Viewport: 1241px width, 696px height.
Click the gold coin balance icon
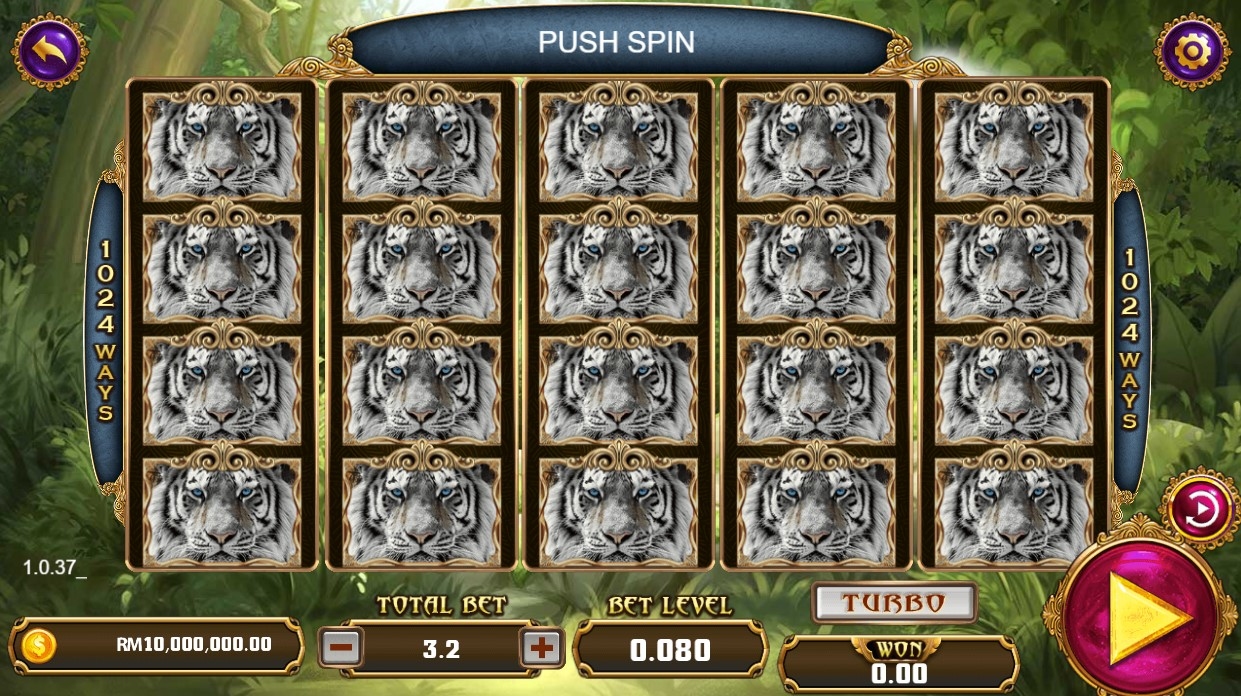coord(38,645)
